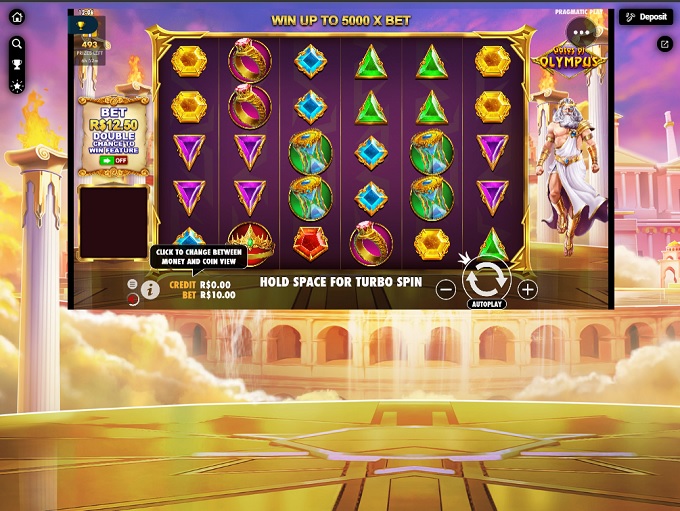Click the Deposit button

(645, 17)
